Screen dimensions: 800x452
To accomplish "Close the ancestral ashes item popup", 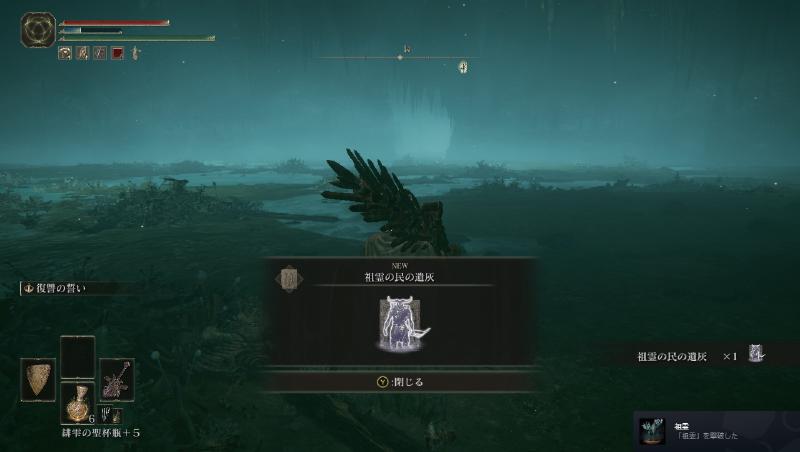I will click(400, 381).
